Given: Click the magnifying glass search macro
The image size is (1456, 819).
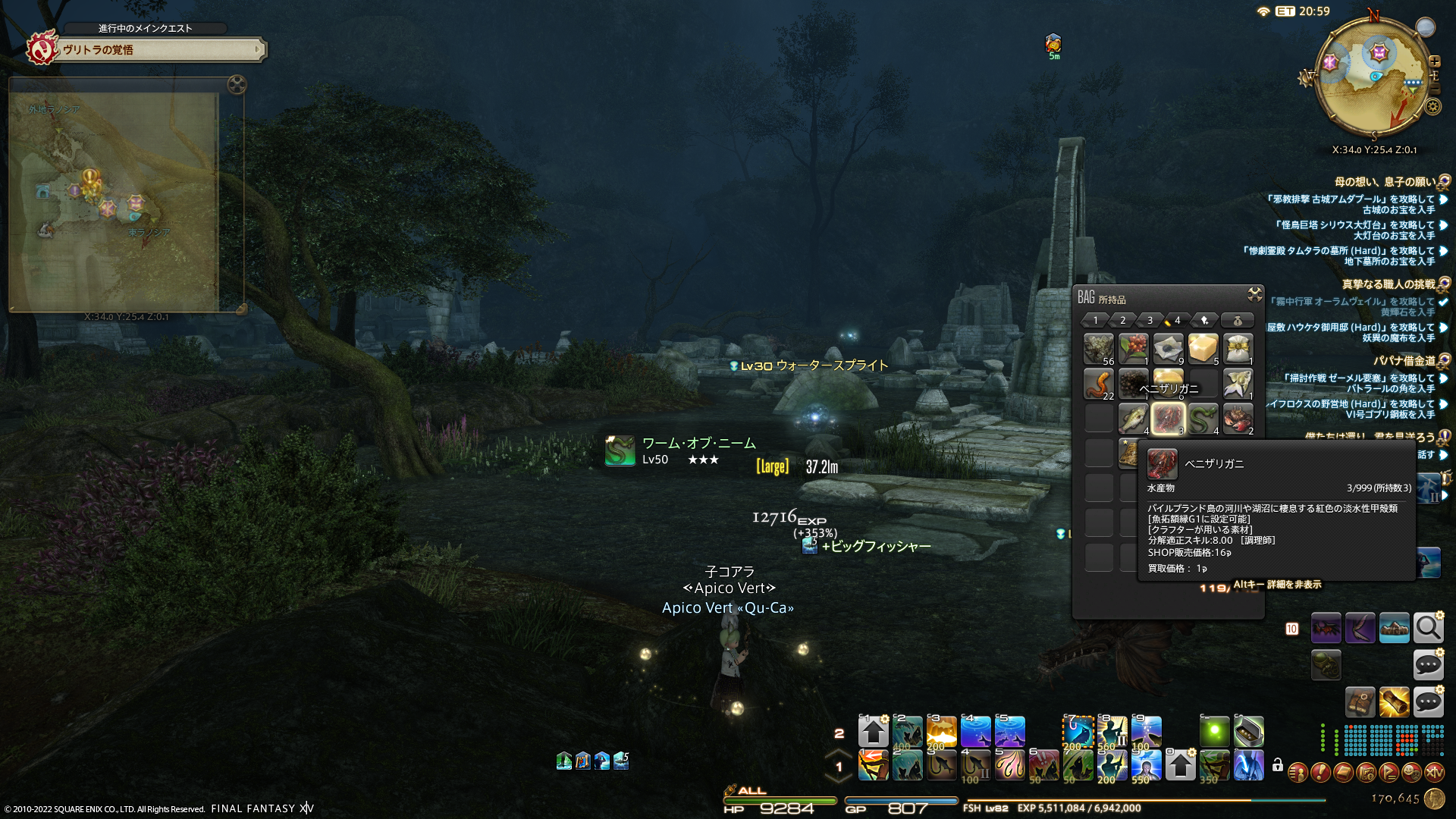Looking at the screenshot, I should pos(1428,628).
